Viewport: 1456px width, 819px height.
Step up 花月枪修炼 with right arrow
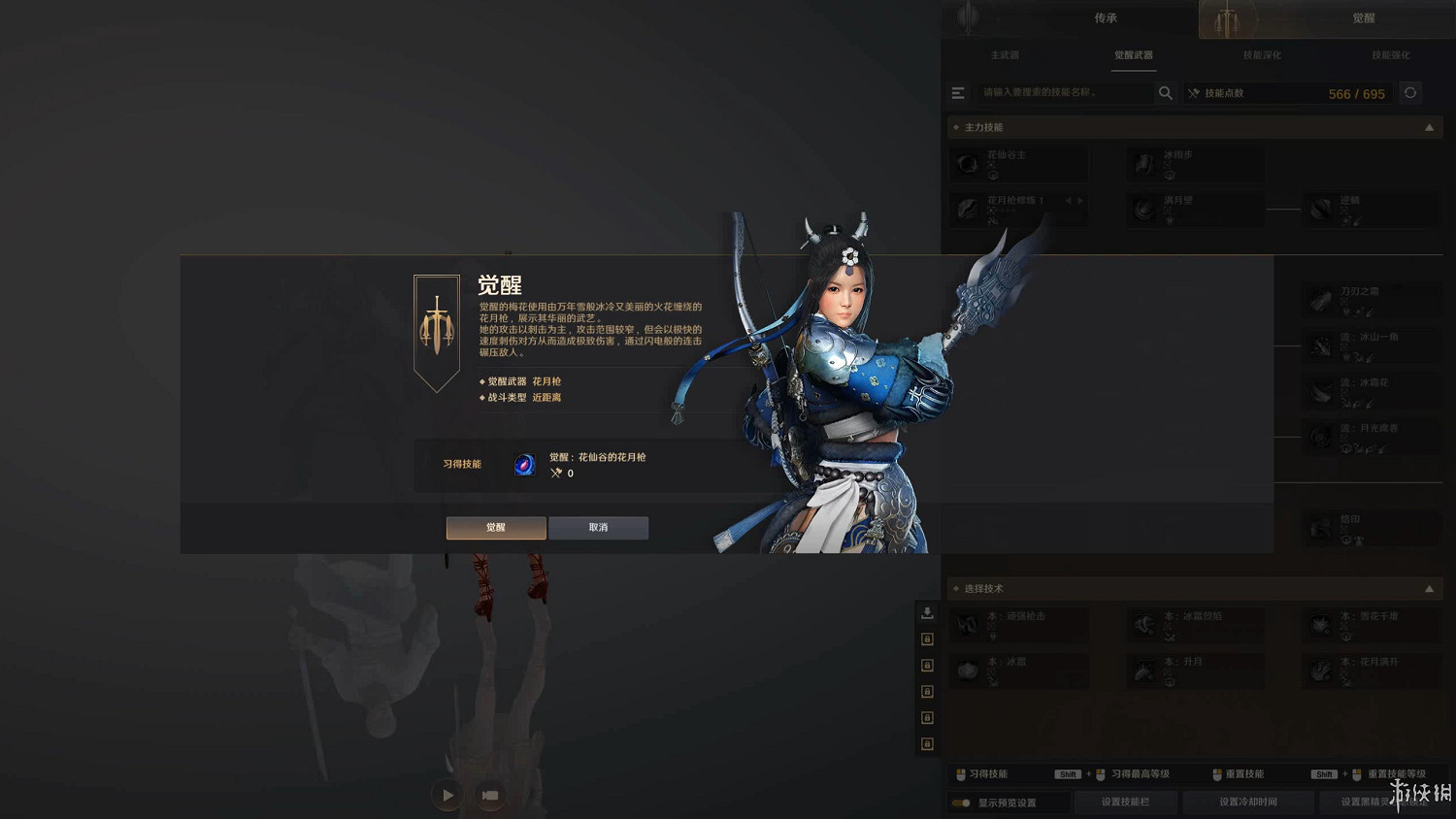point(1080,199)
